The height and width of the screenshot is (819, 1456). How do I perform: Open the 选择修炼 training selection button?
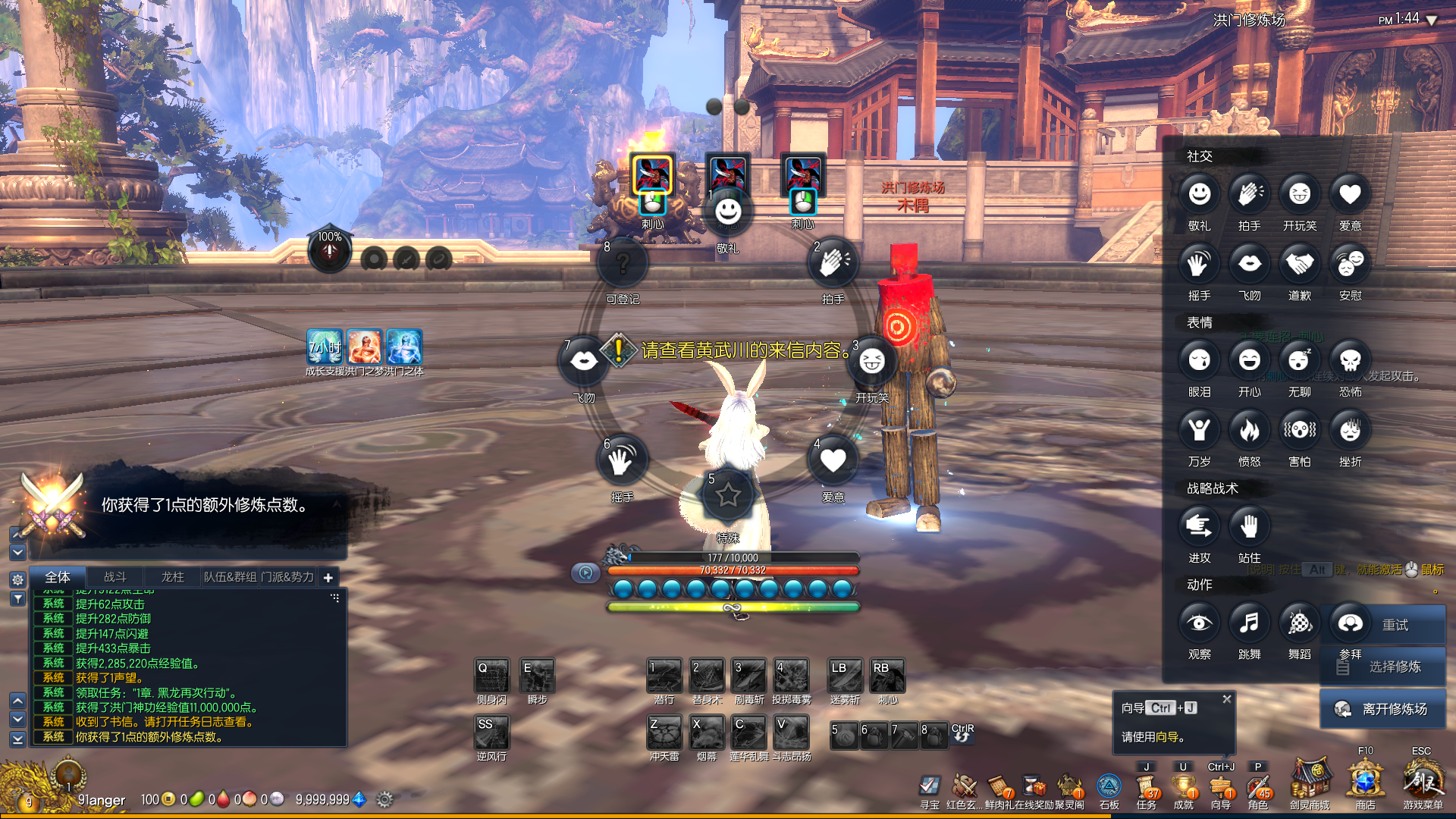point(1383,667)
